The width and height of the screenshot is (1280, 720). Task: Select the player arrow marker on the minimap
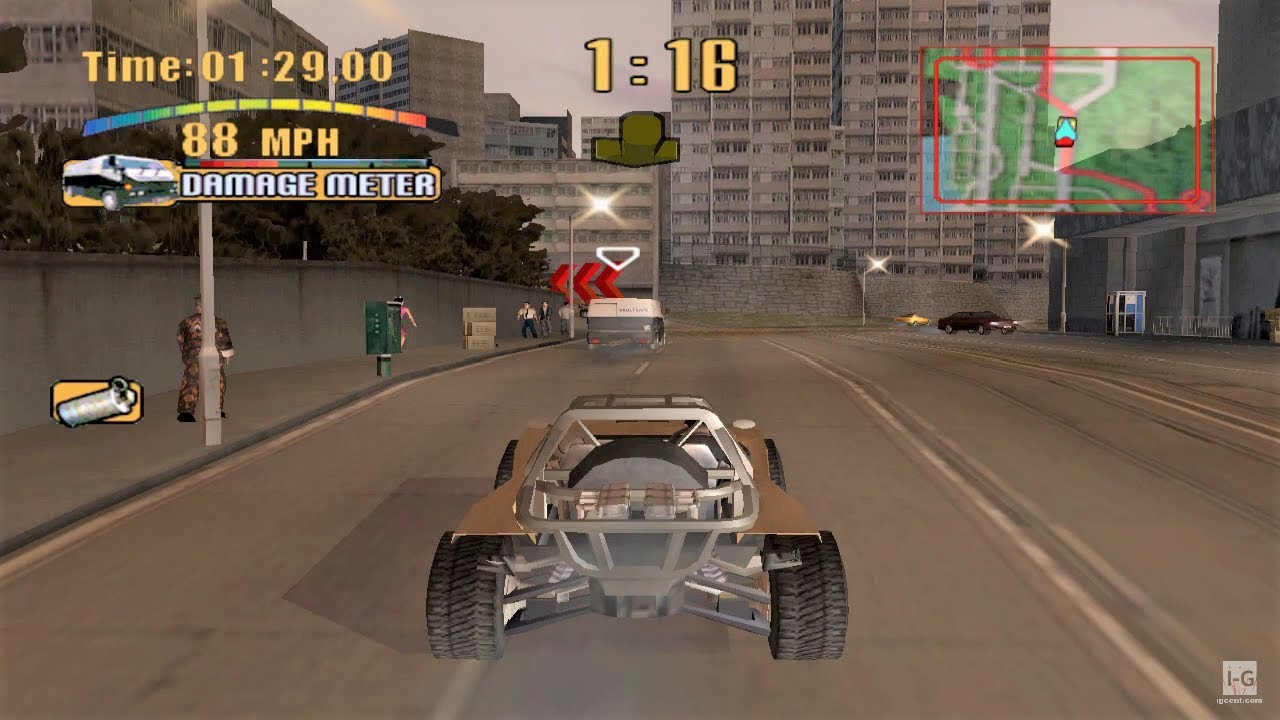pos(1066,131)
